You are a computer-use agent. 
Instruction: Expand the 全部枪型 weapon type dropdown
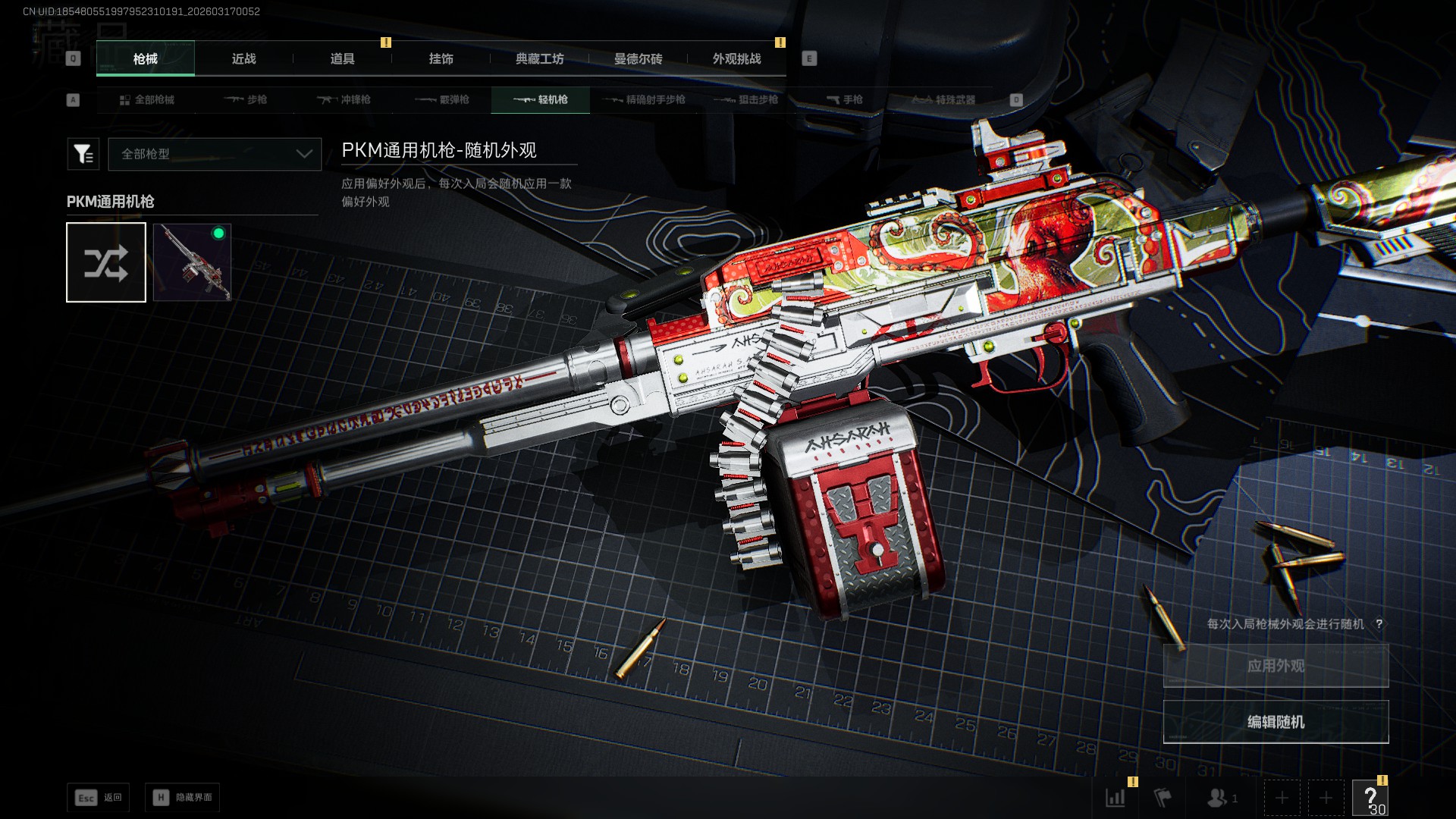pyautogui.click(x=215, y=154)
